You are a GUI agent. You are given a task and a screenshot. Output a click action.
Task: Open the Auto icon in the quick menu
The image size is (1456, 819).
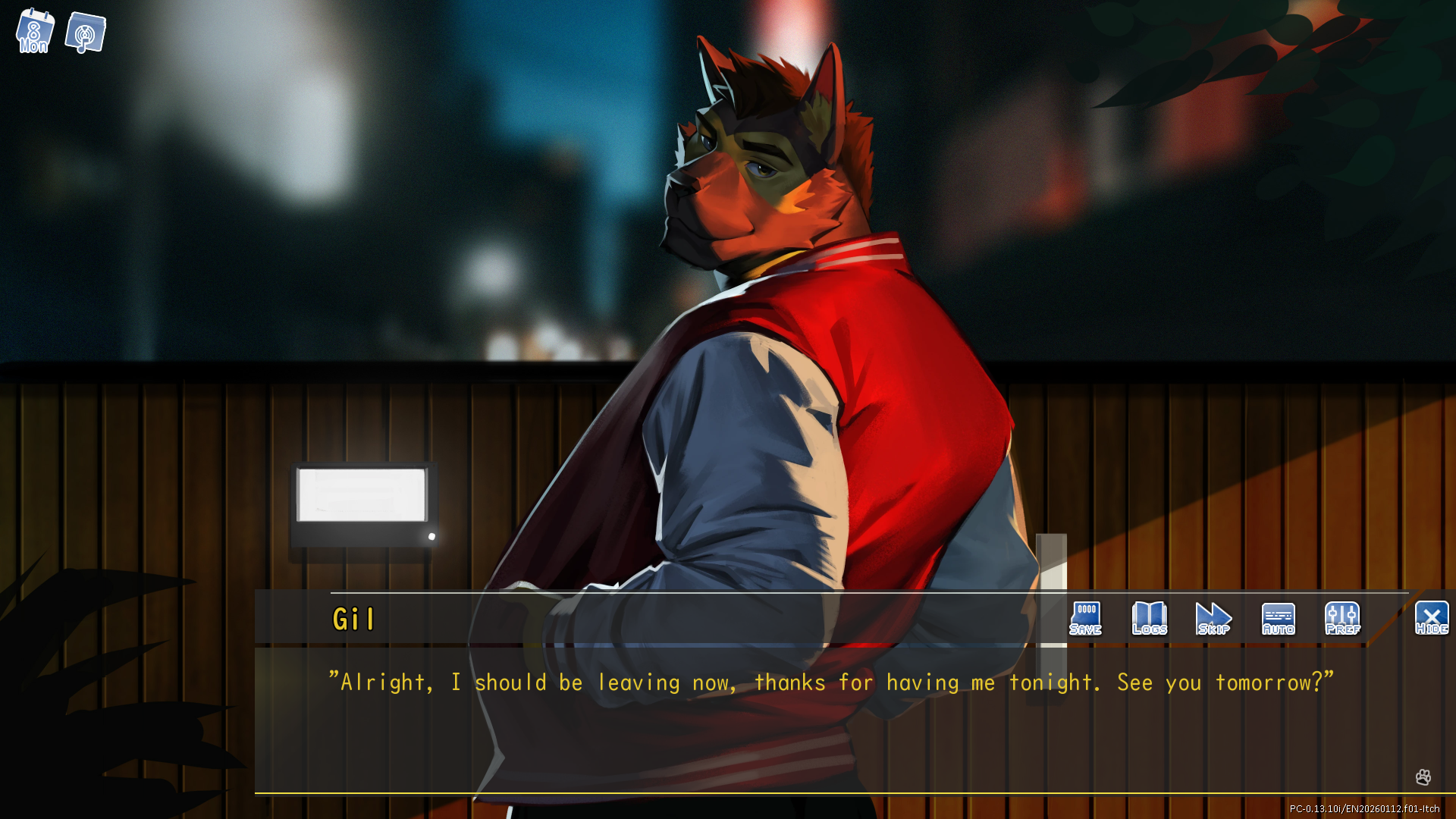(x=1278, y=619)
